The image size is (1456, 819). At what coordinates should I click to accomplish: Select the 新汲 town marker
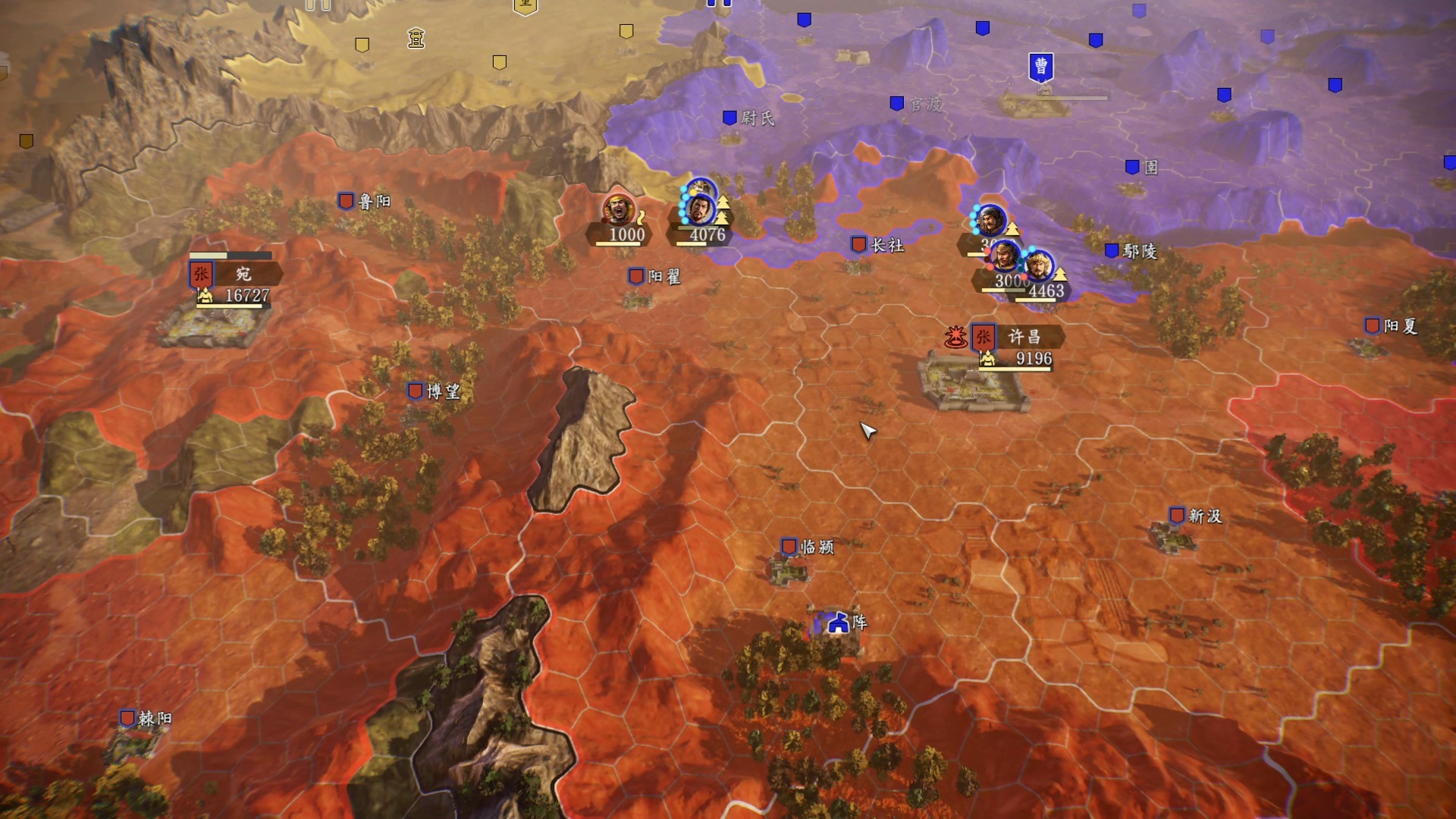1177,516
